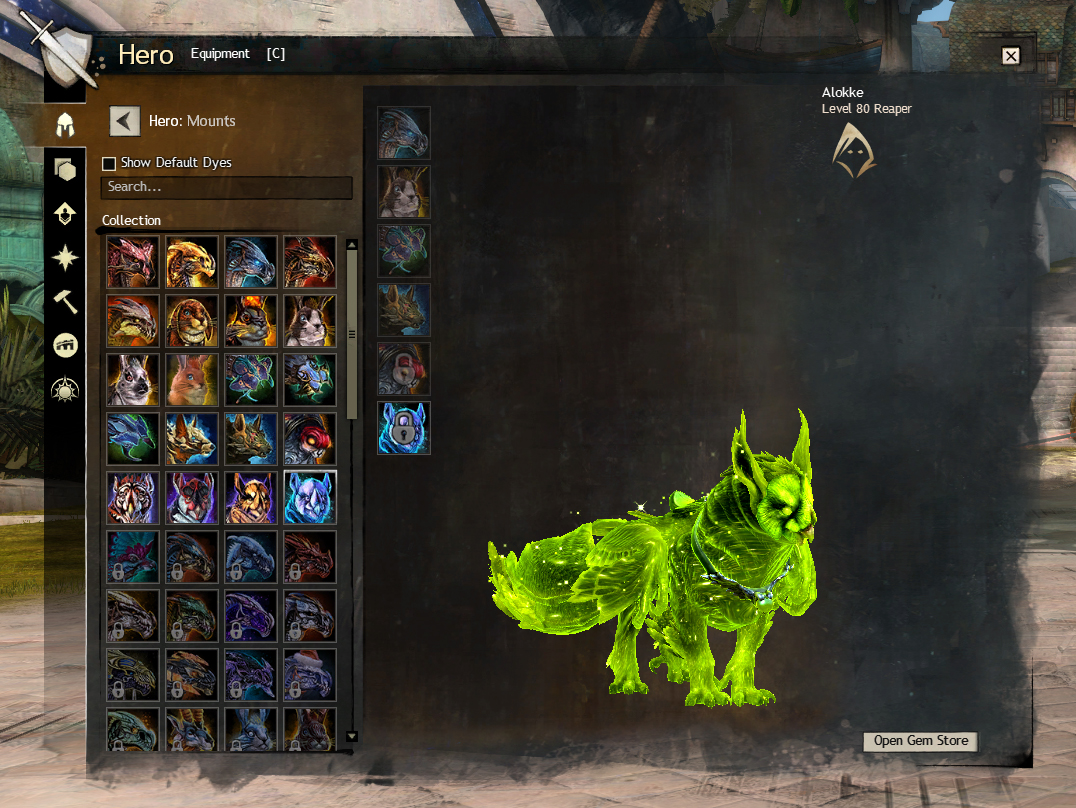Select the flaming springer mount skin
This screenshot has width=1076, height=808.
click(251, 321)
